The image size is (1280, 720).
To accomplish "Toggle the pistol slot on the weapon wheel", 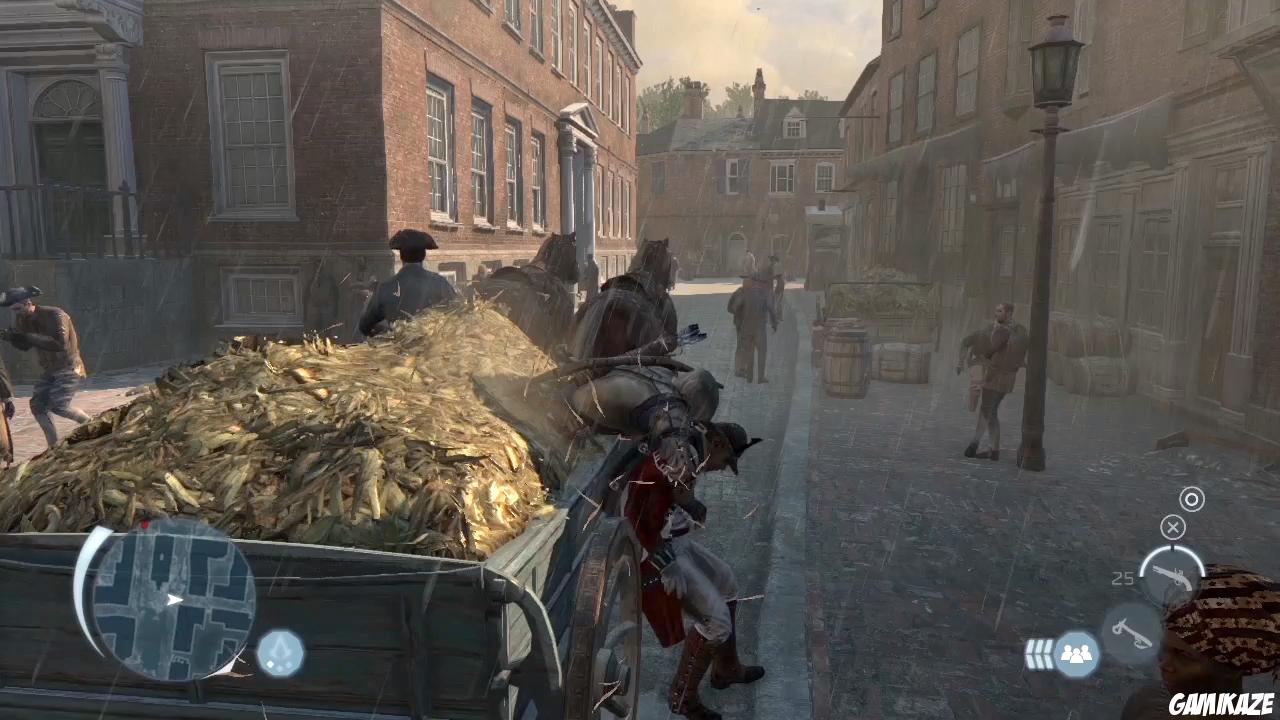I will pos(1175,578).
